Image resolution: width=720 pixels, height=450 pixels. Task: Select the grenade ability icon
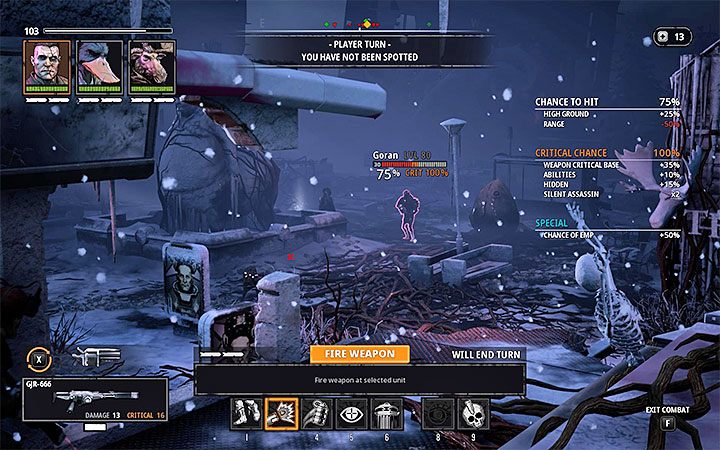coord(316,412)
